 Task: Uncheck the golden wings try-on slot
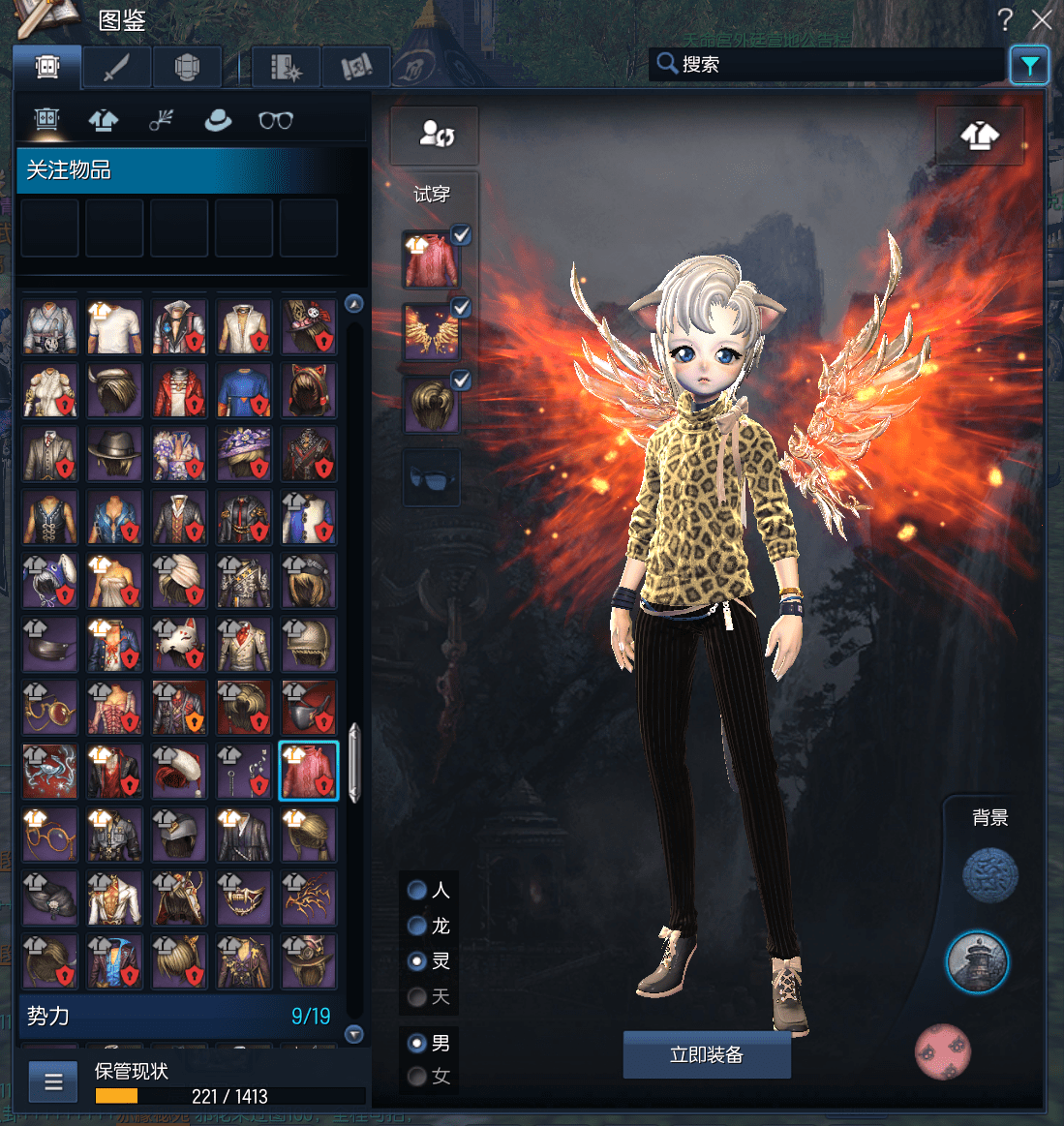(x=462, y=308)
